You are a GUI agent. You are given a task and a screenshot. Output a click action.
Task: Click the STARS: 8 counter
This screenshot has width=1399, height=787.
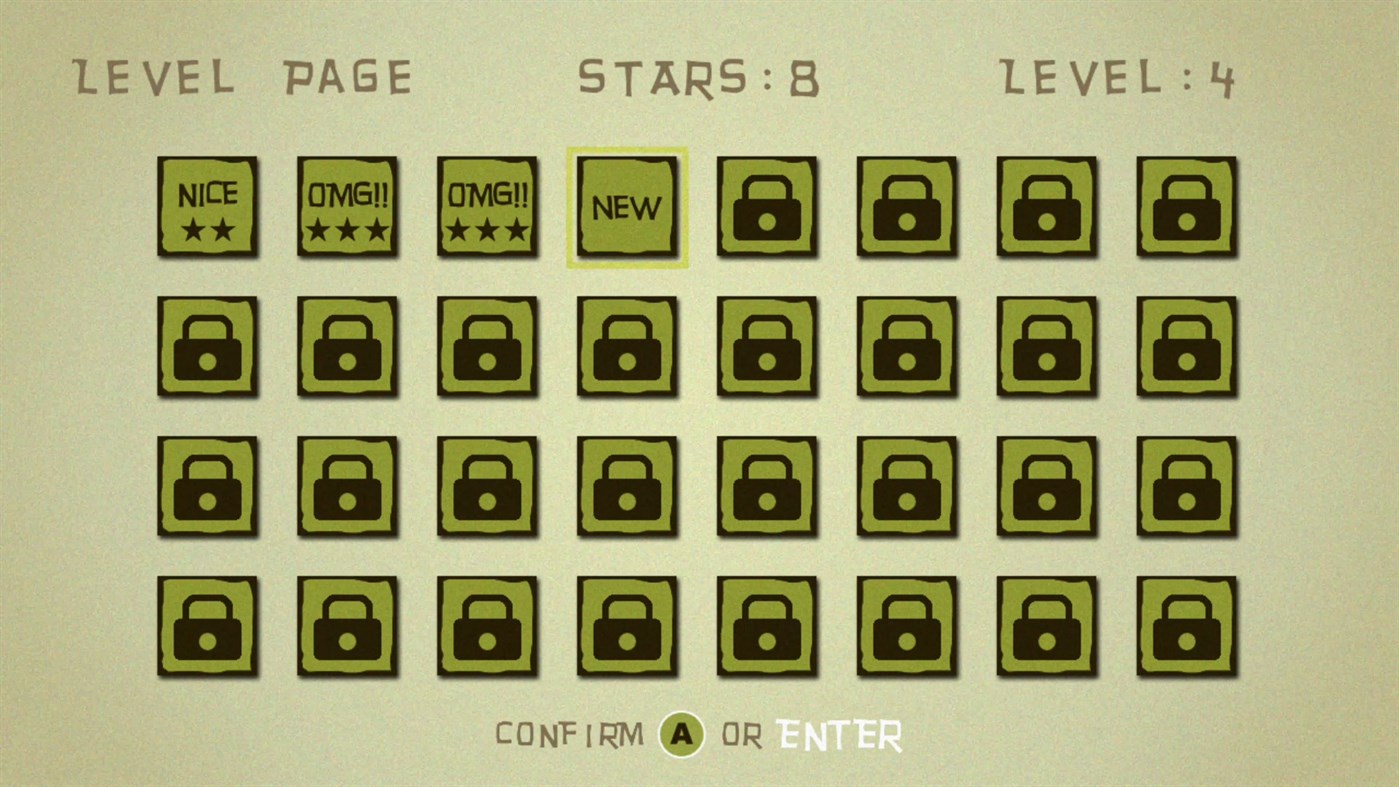click(699, 76)
